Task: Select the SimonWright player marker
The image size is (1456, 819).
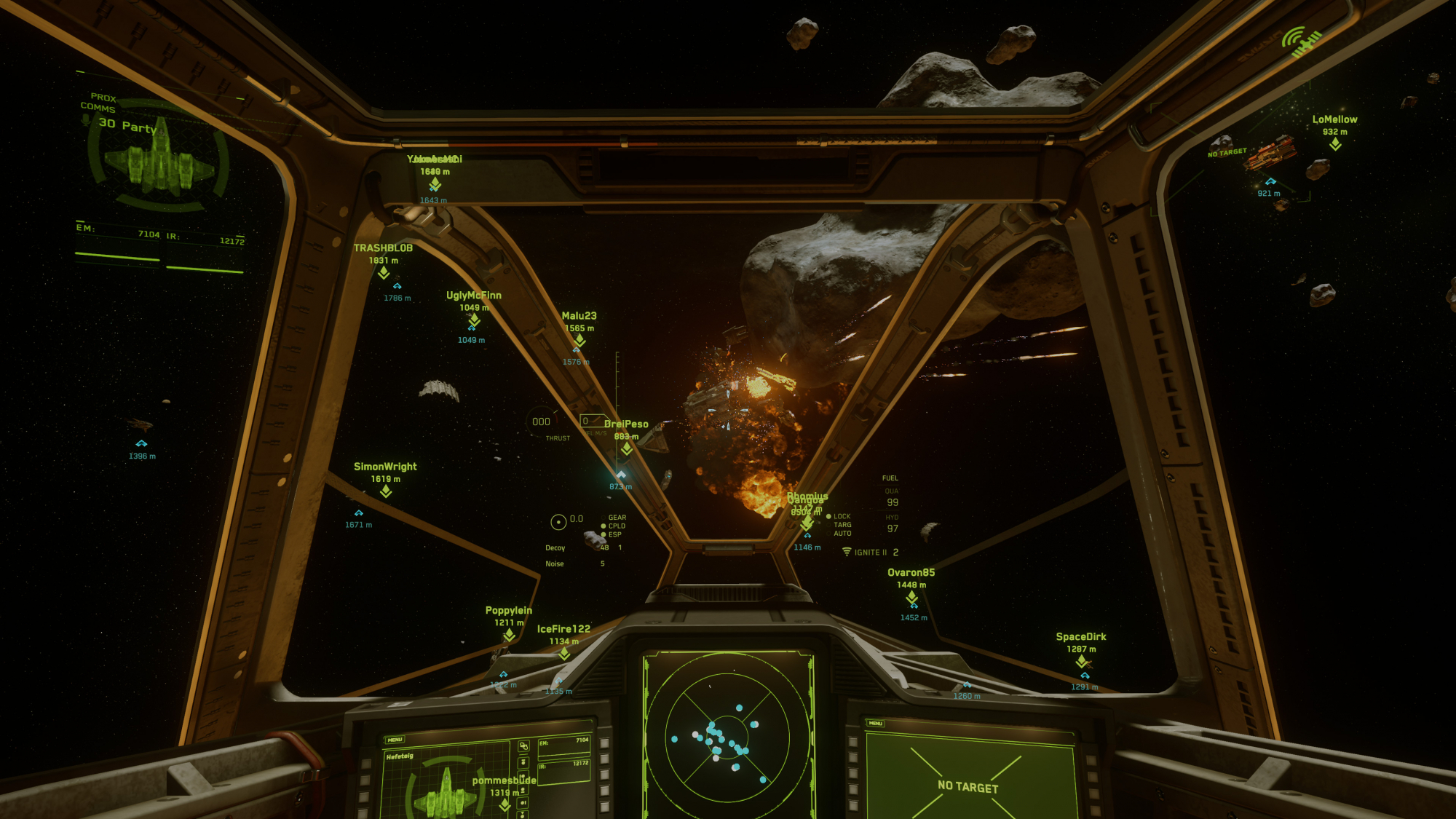Action: [x=386, y=491]
